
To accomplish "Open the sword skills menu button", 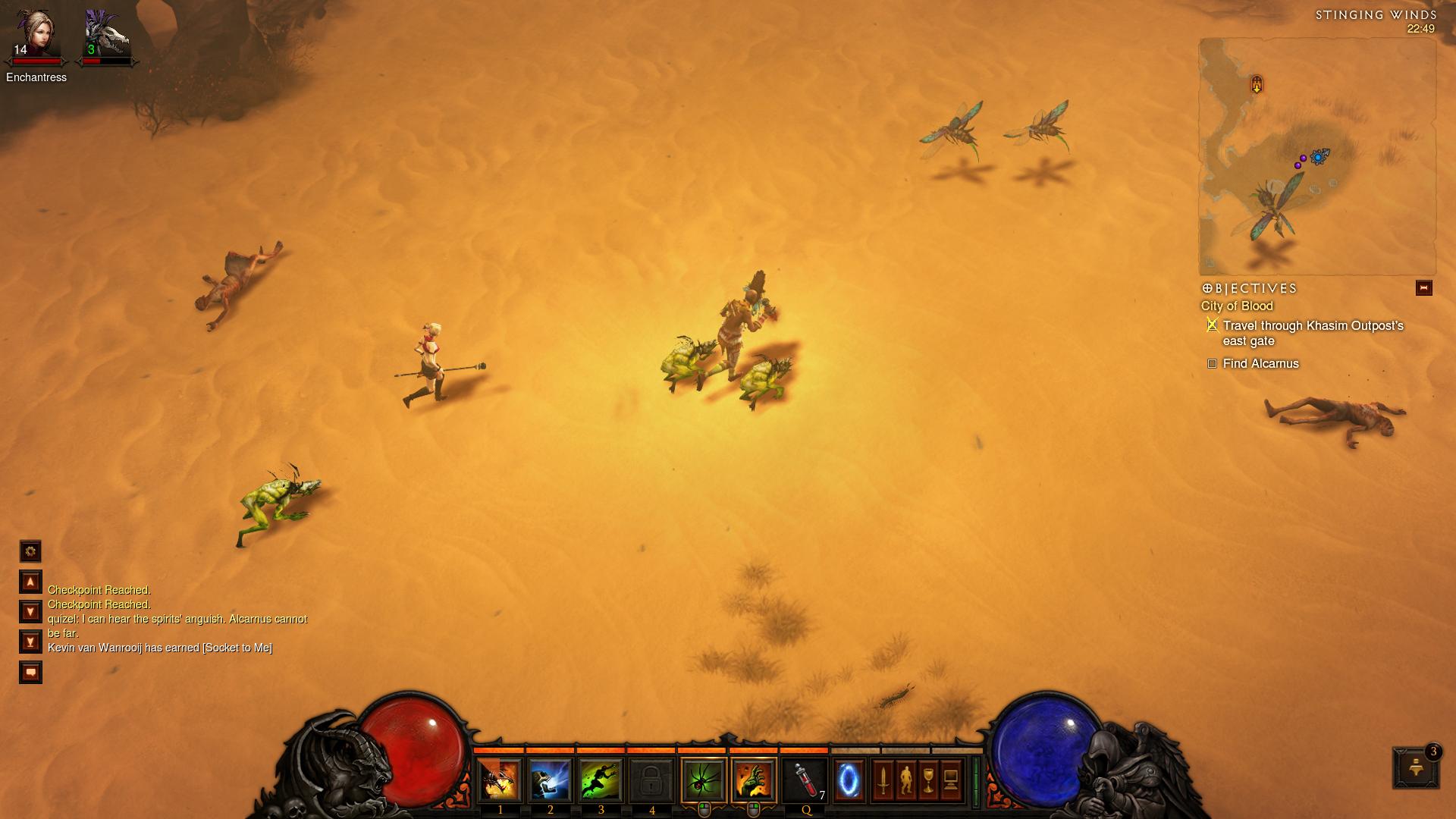I will tap(883, 780).
